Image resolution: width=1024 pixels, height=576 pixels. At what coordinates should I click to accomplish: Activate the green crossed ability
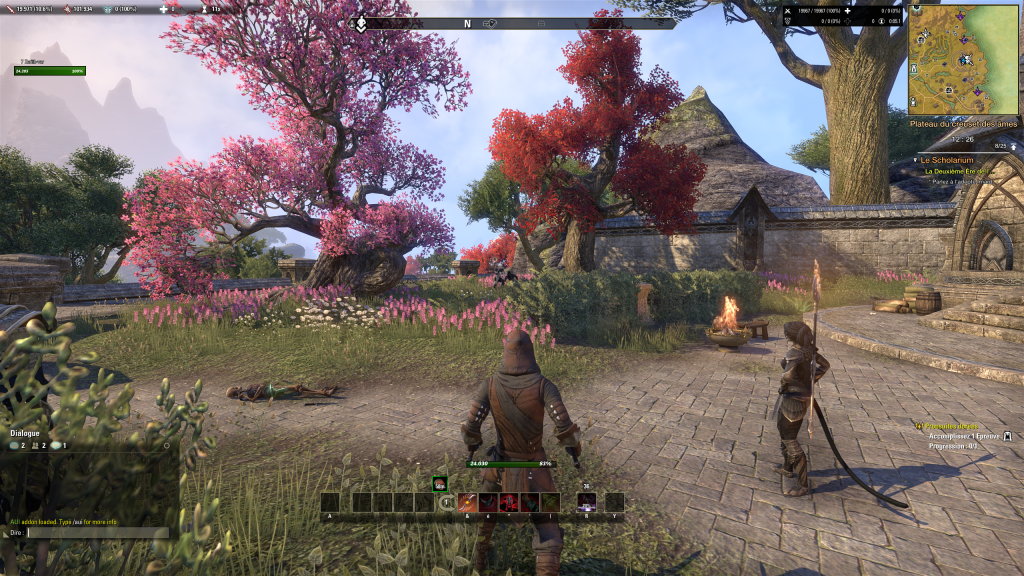[551, 502]
